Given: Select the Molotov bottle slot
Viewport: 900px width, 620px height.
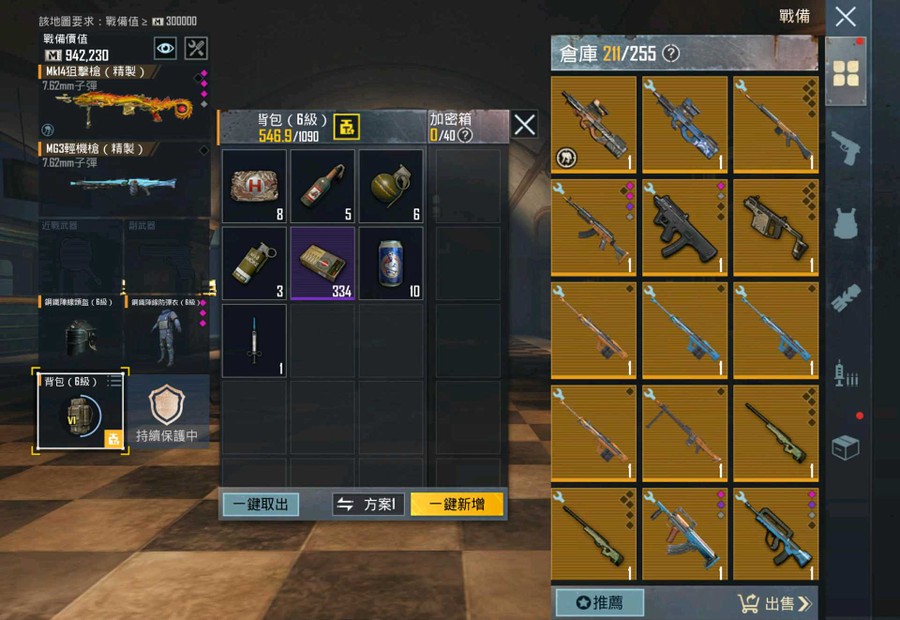Looking at the screenshot, I should tap(323, 186).
